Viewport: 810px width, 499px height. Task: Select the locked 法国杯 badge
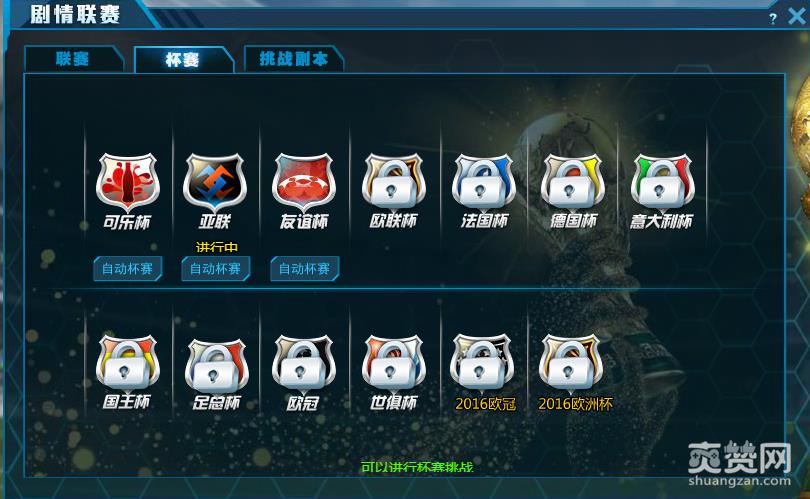tap(484, 182)
